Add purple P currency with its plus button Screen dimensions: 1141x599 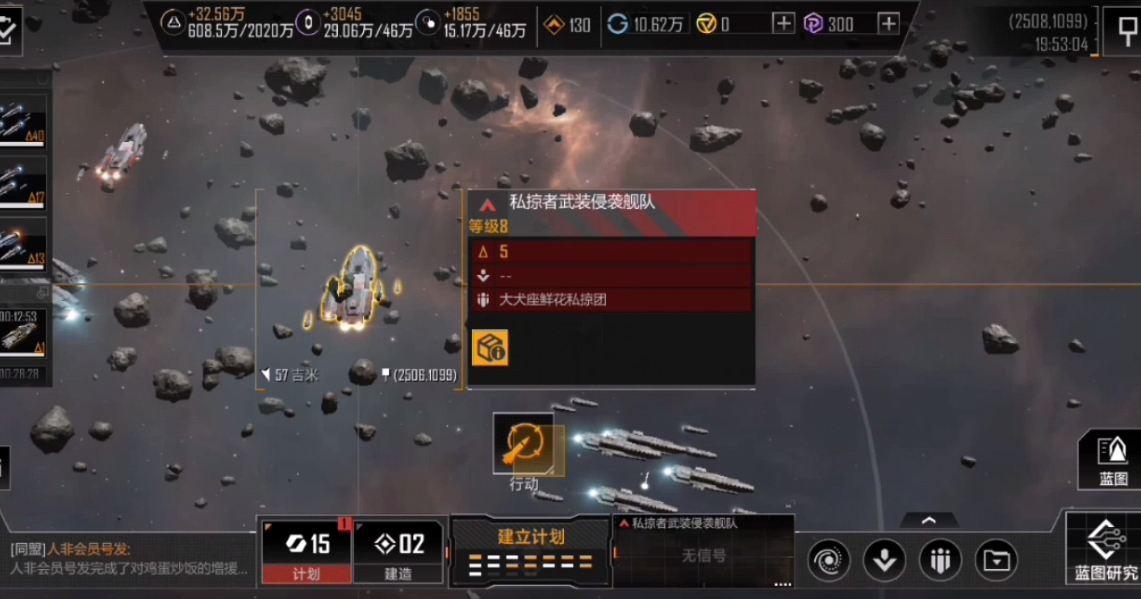[888, 24]
